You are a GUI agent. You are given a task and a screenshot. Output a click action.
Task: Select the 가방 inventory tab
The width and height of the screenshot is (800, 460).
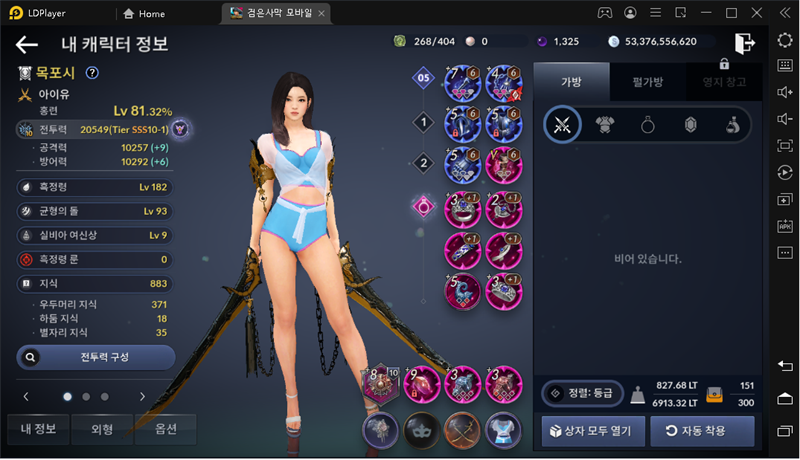tap(570, 82)
